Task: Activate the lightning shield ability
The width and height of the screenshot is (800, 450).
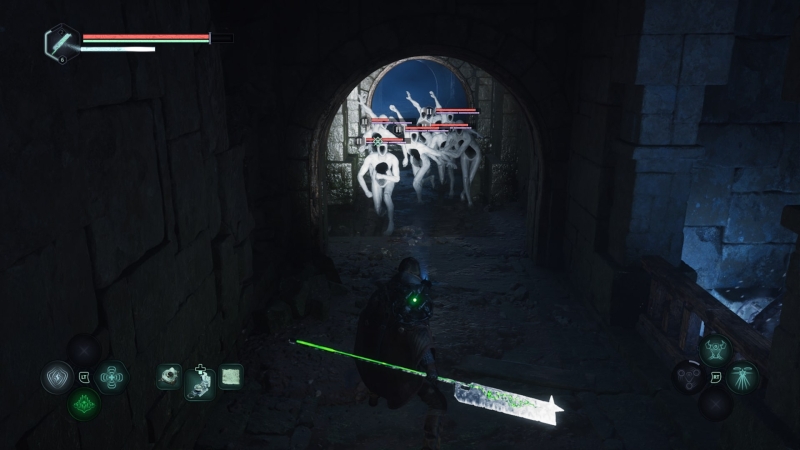Action: [x=56, y=377]
